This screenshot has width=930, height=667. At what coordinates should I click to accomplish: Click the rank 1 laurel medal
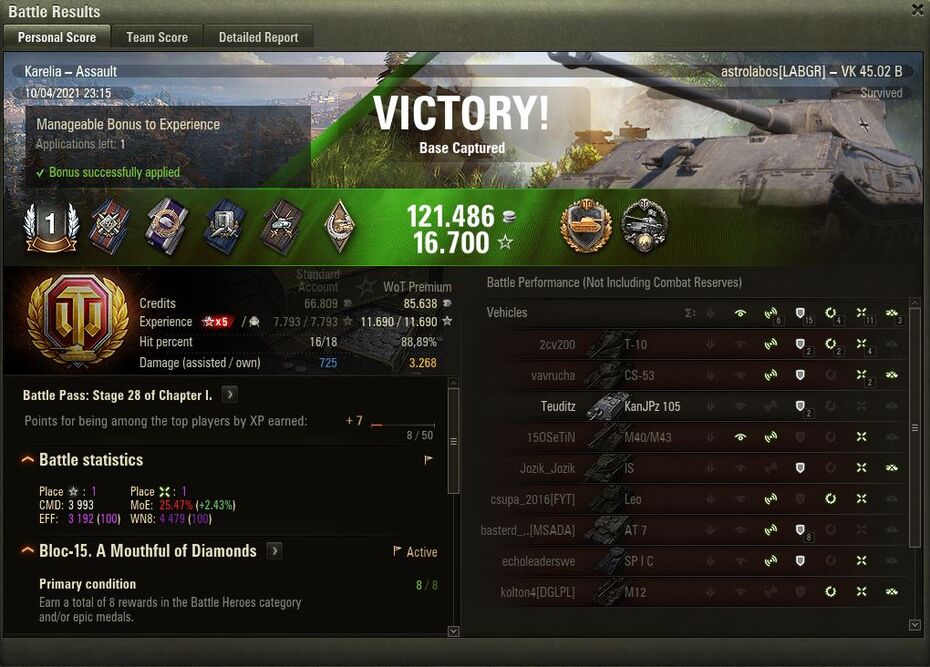(50, 225)
